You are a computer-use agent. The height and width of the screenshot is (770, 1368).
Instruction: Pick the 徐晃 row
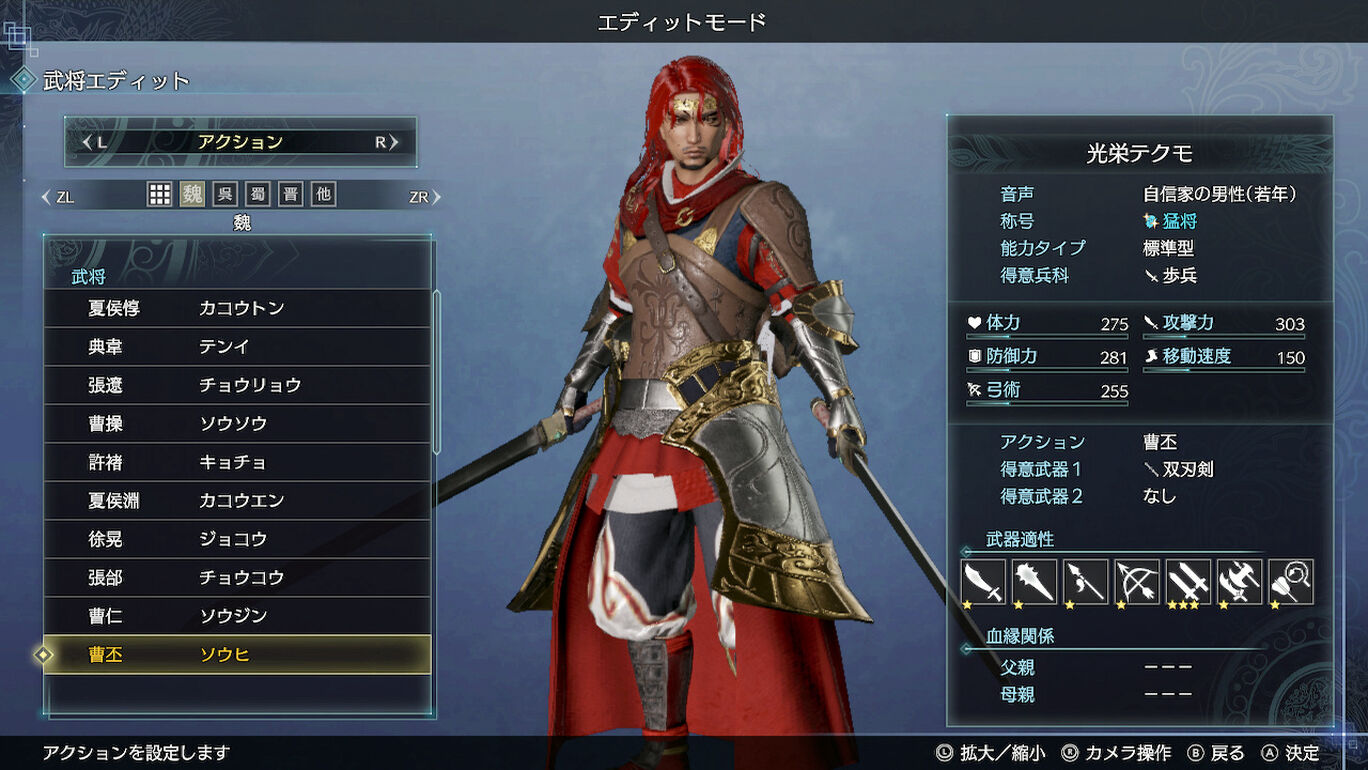[x=238, y=539]
